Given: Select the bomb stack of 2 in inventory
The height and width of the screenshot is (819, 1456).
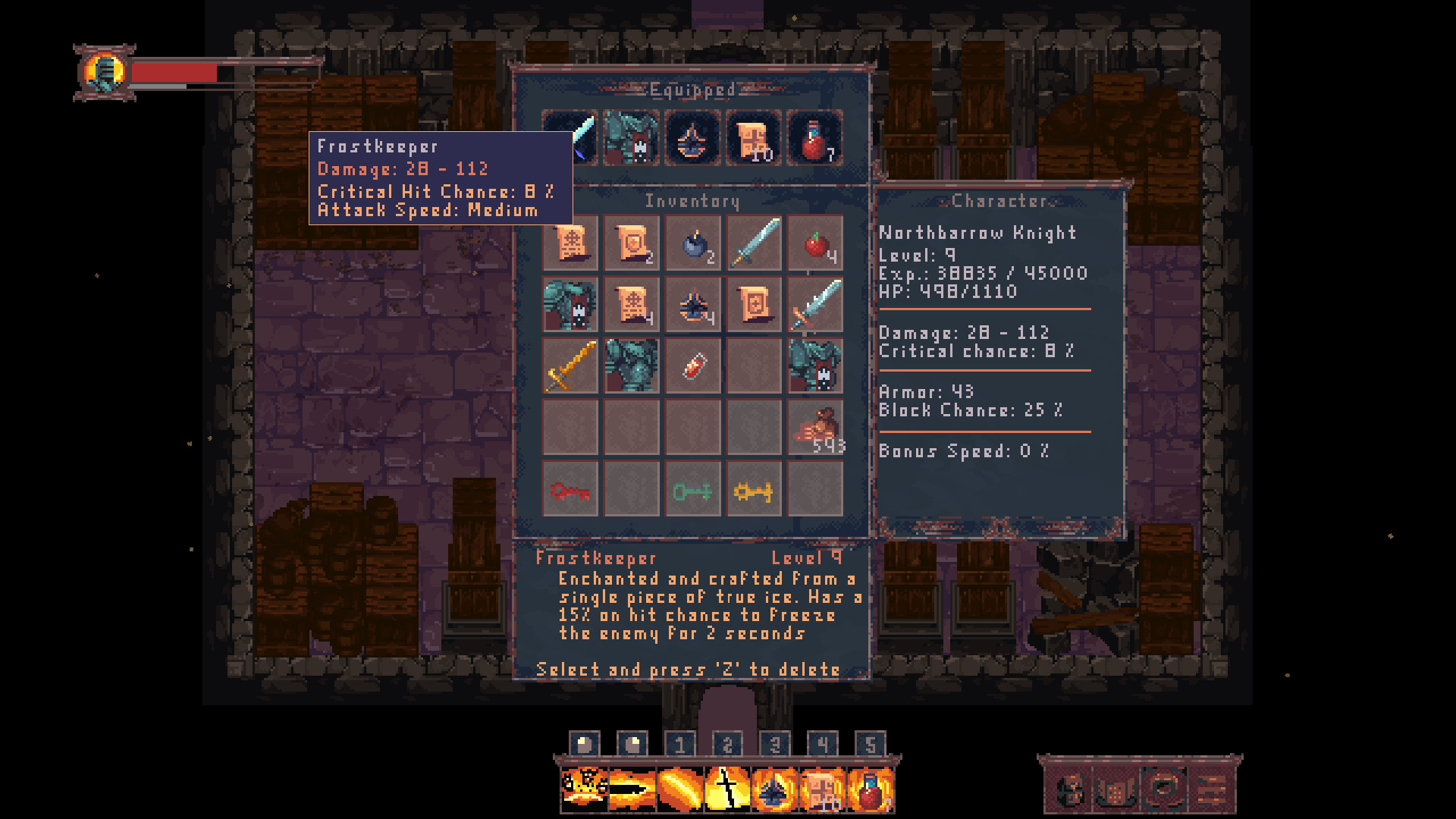Looking at the screenshot, I should [x=692, y=244].
